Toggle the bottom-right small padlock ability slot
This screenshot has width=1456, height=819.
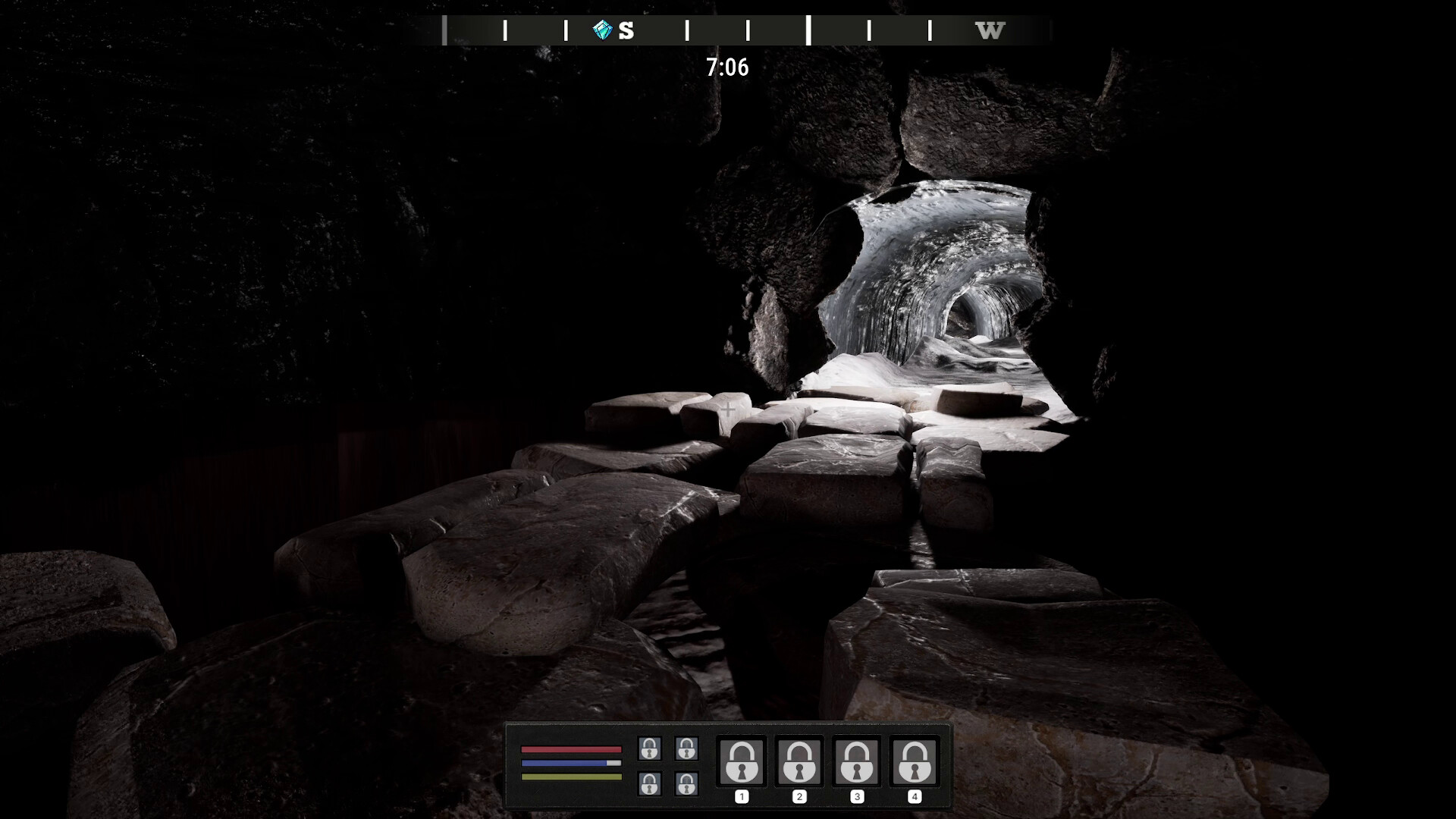point(687,785)
